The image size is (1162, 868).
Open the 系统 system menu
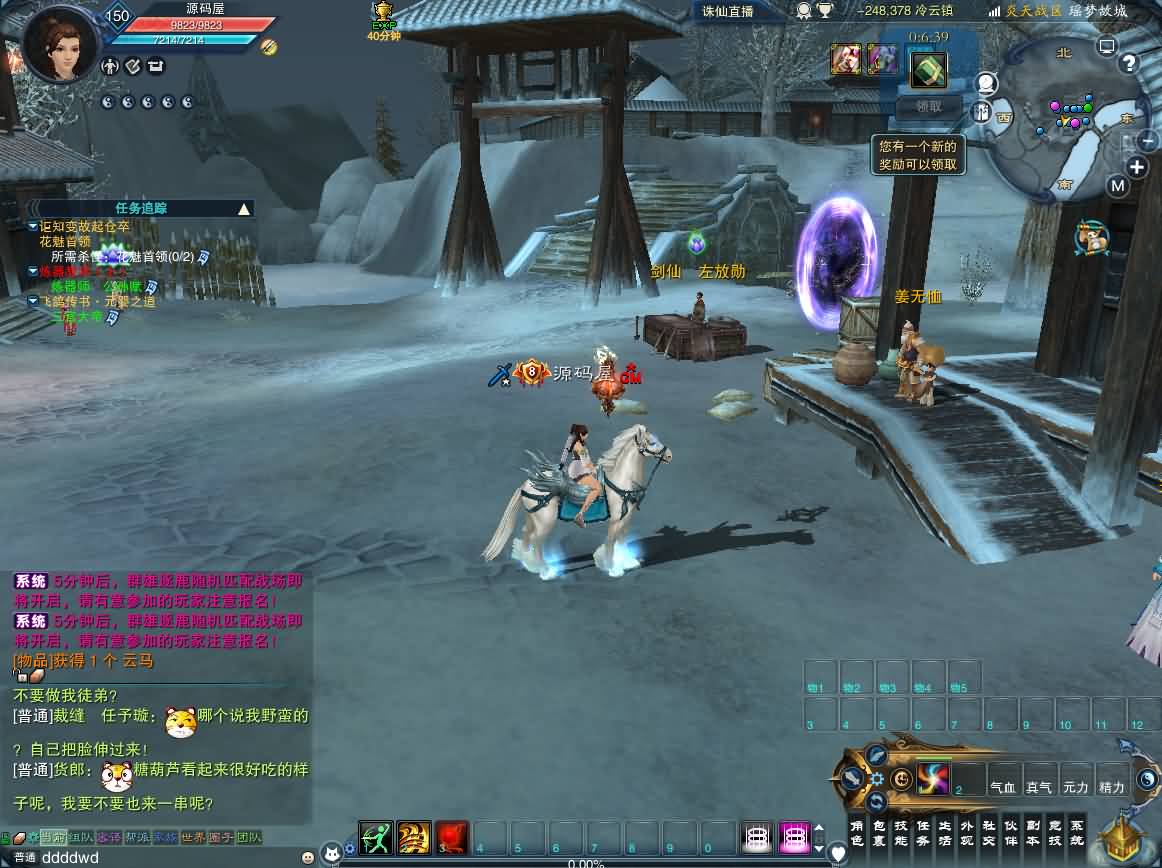coord(1077,832)
